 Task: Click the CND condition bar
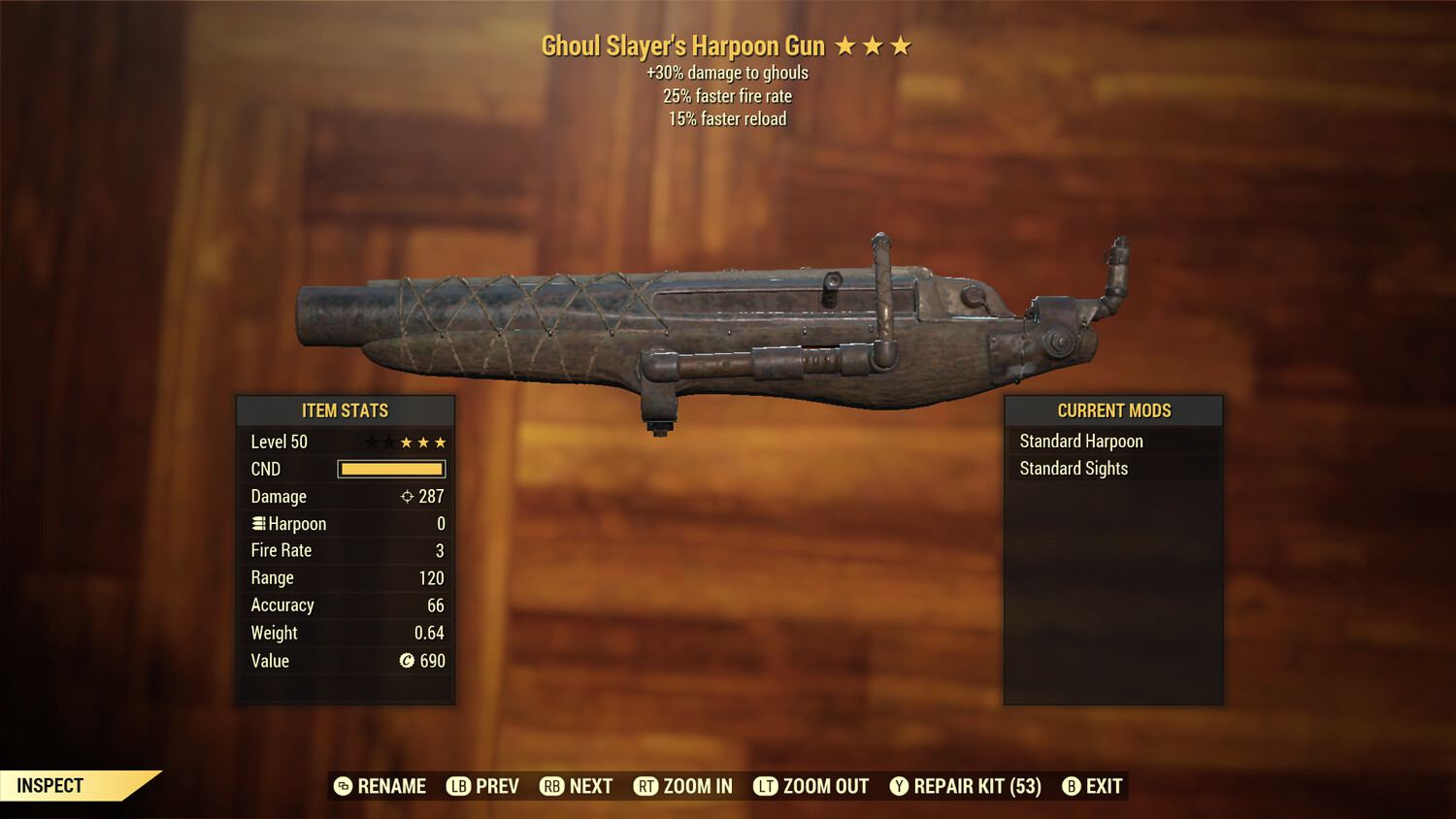[x=391, y=469]
